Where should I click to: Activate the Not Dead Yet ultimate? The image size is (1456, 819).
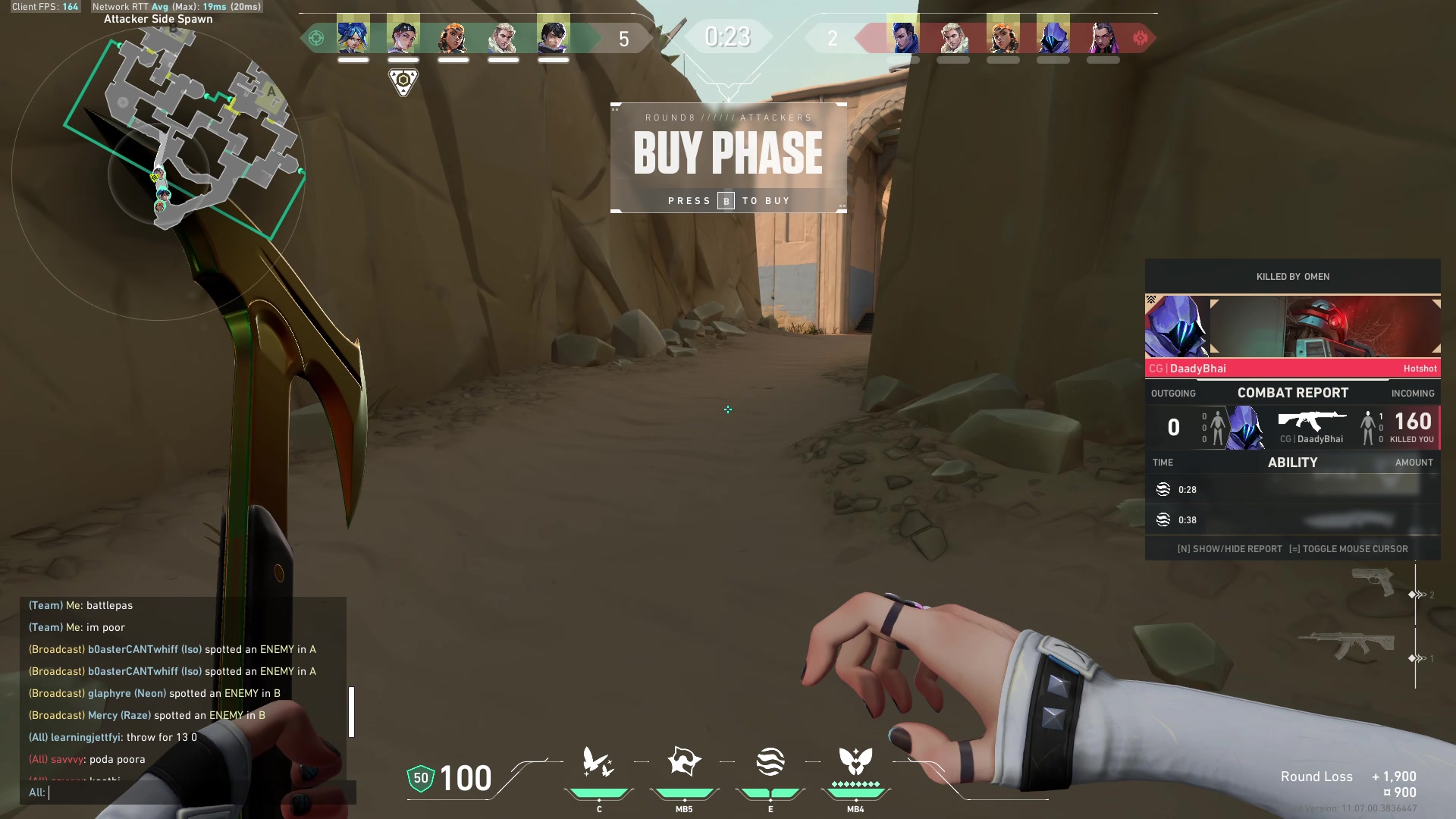855,761
